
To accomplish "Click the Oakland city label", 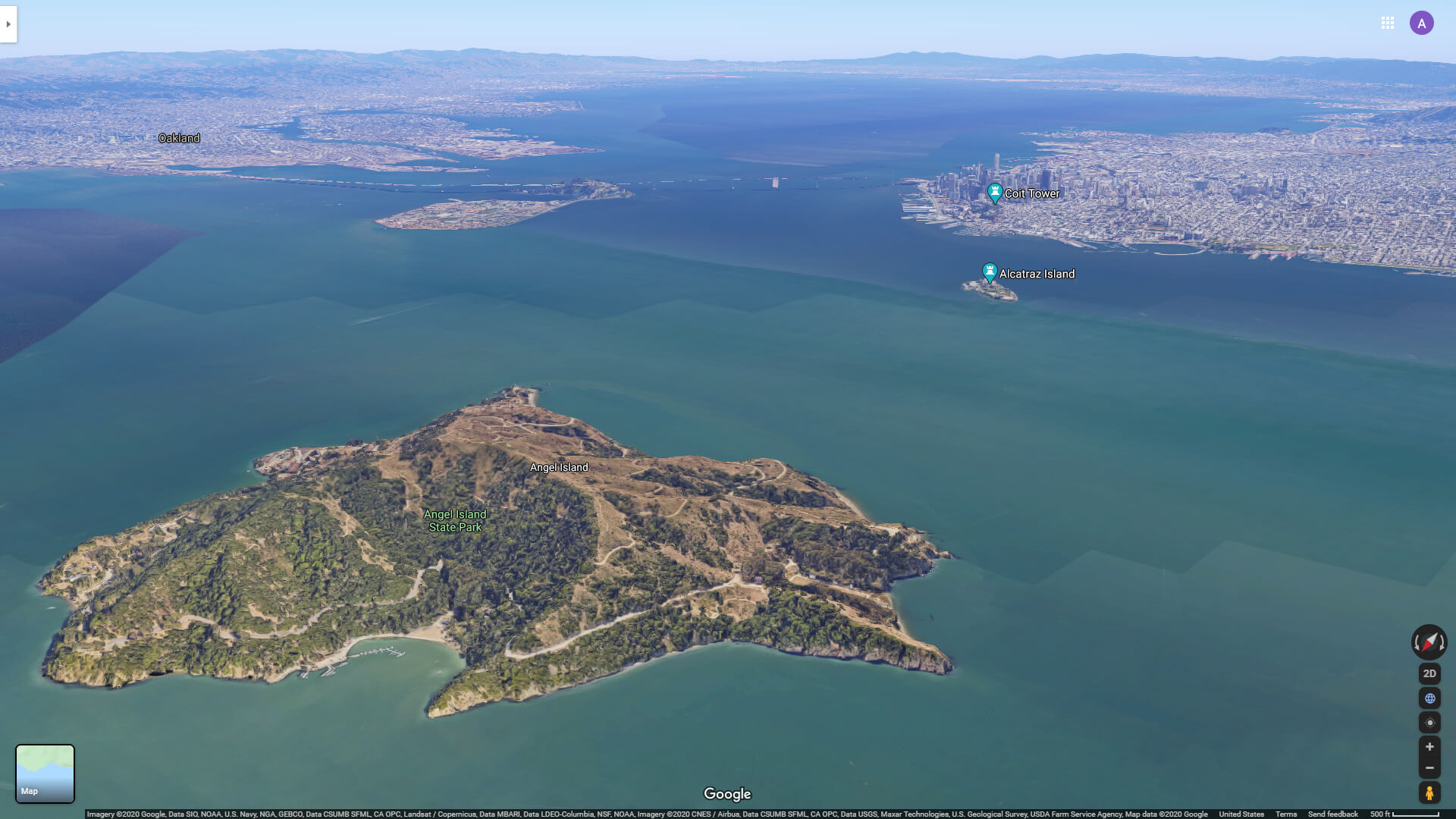I will pos(179,137).
